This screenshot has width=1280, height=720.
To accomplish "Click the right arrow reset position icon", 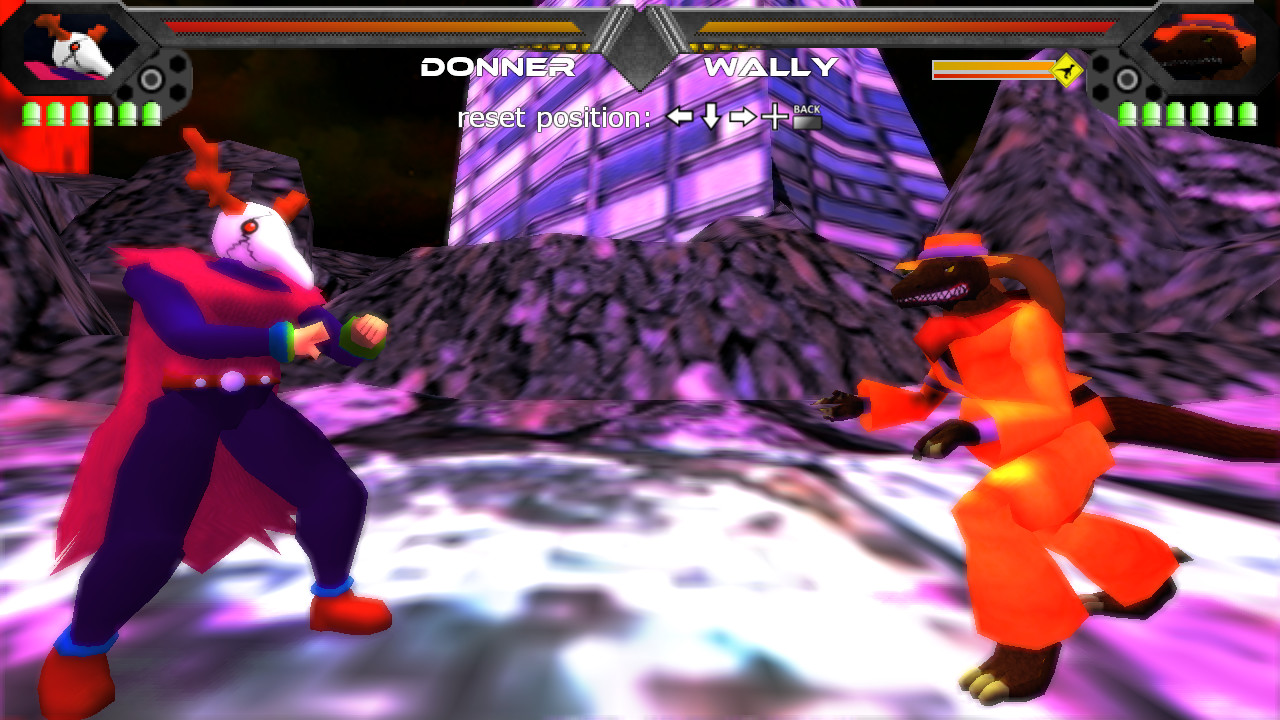I will pyautogui.click(x=742, y=117).
